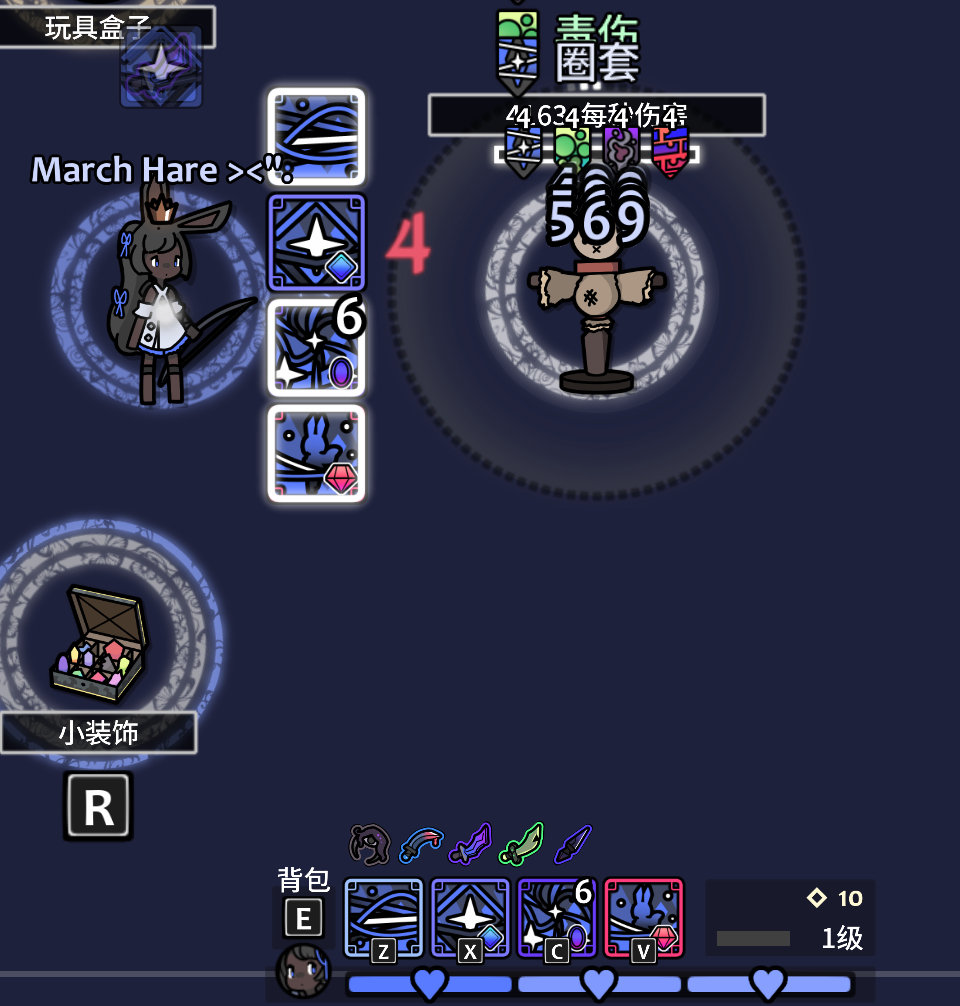Select the dark purple dagger item icon
This screenshot has height=1006, width=960.
[572, 845]
